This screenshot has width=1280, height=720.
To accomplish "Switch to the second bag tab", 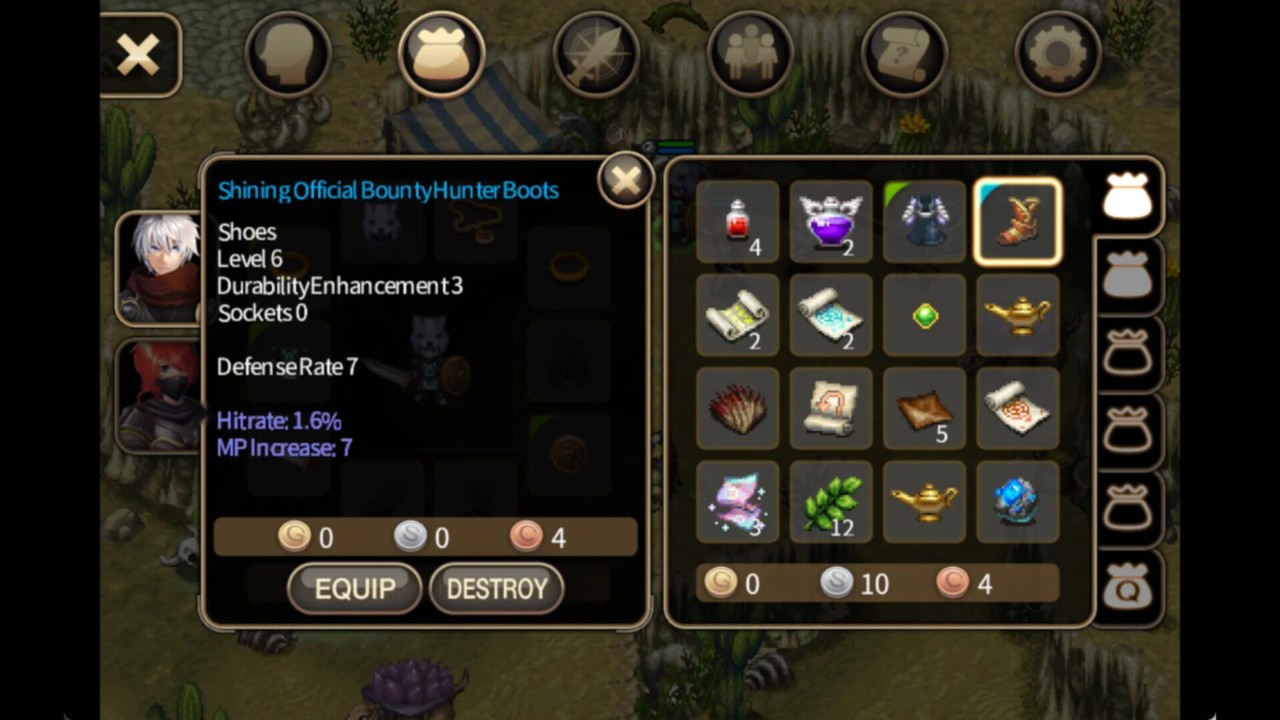I will pos(1127,277).
